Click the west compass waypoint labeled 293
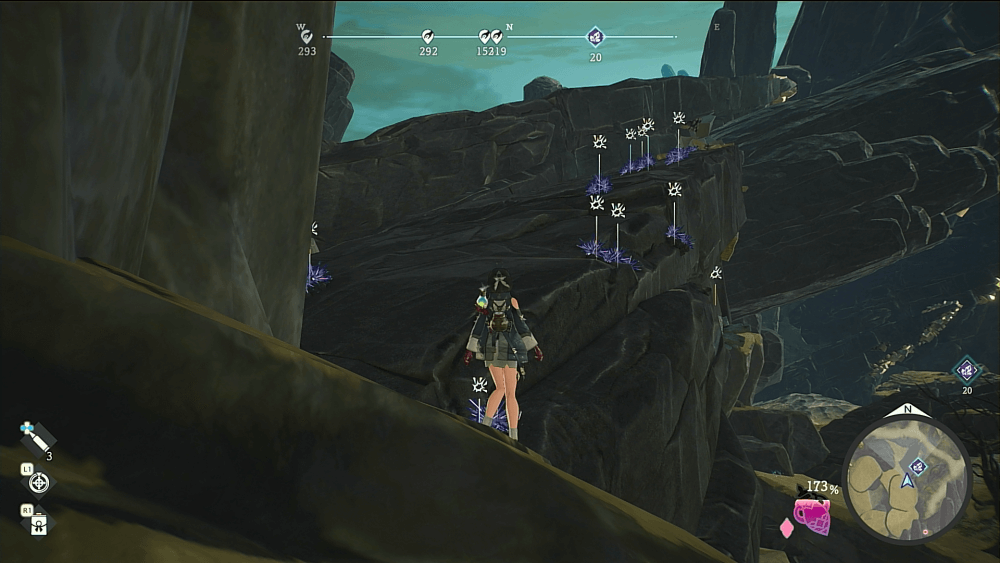This screenshot has width=1000, height=563. click(306, 37)
